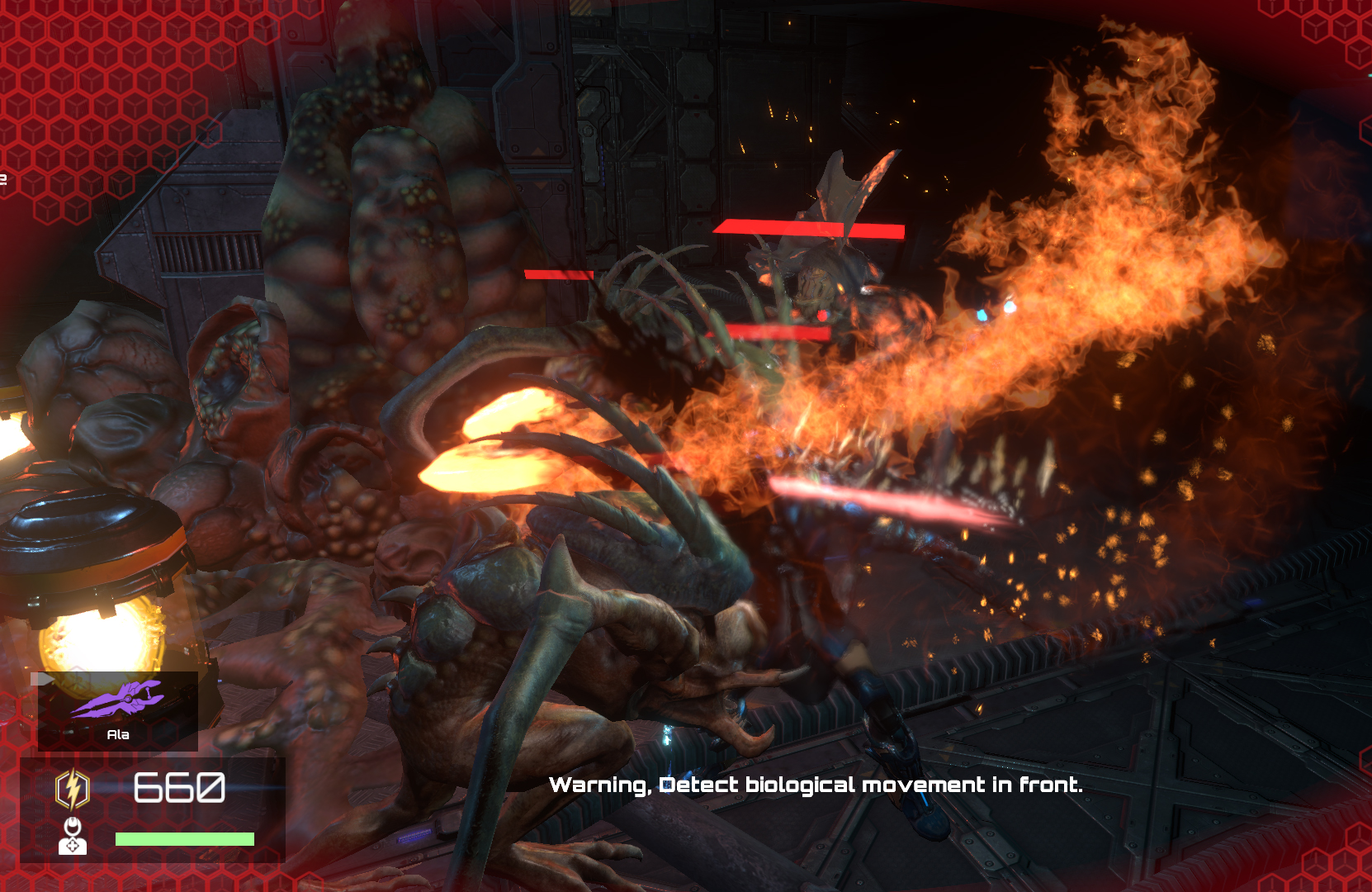
Task: Click the lightning bolt energy icon
Action: (x=72, y=789)
